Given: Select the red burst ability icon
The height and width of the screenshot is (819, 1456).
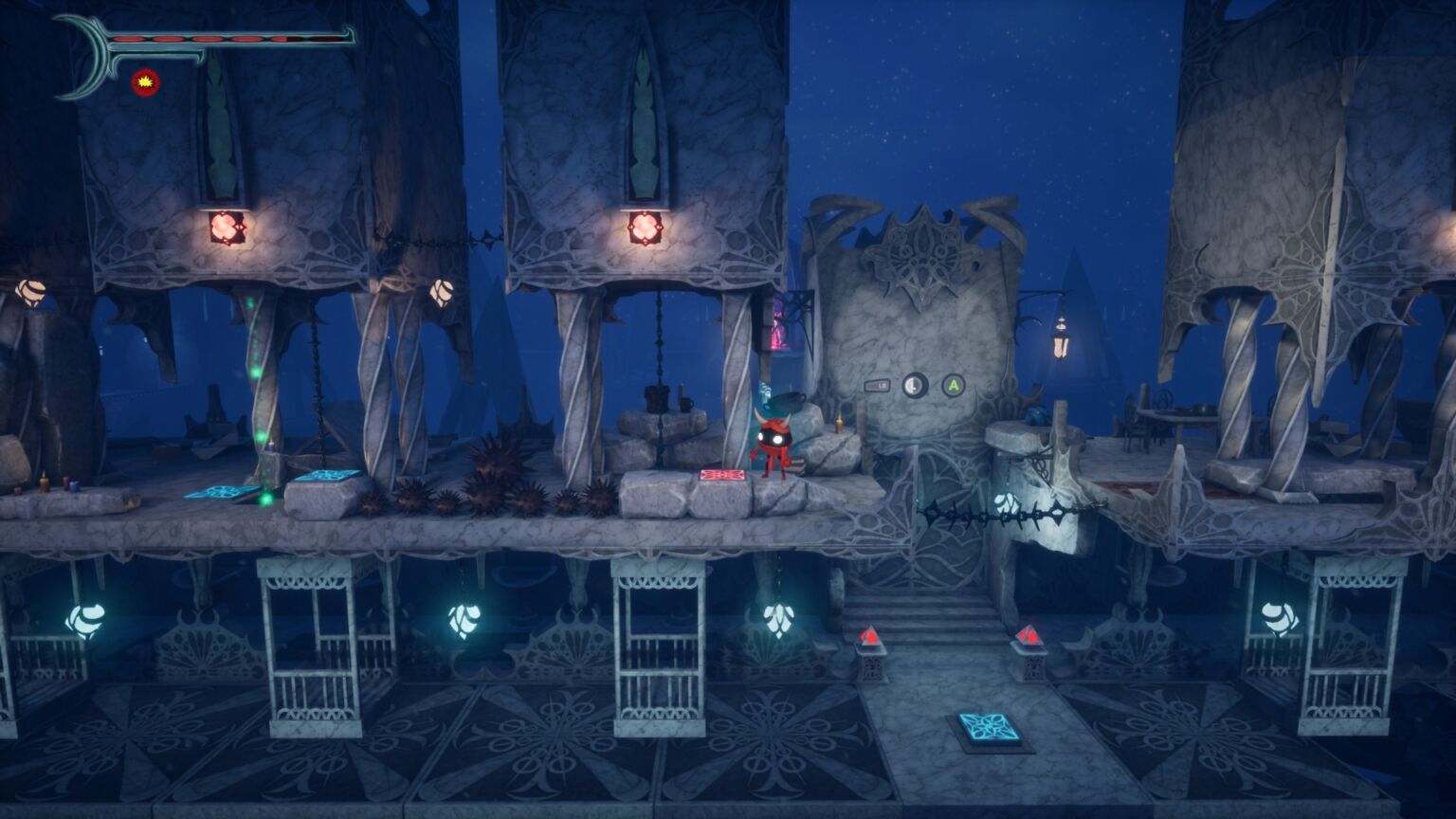Looking at the screenshot, I should pyautogui.click(x=145, y=82).
